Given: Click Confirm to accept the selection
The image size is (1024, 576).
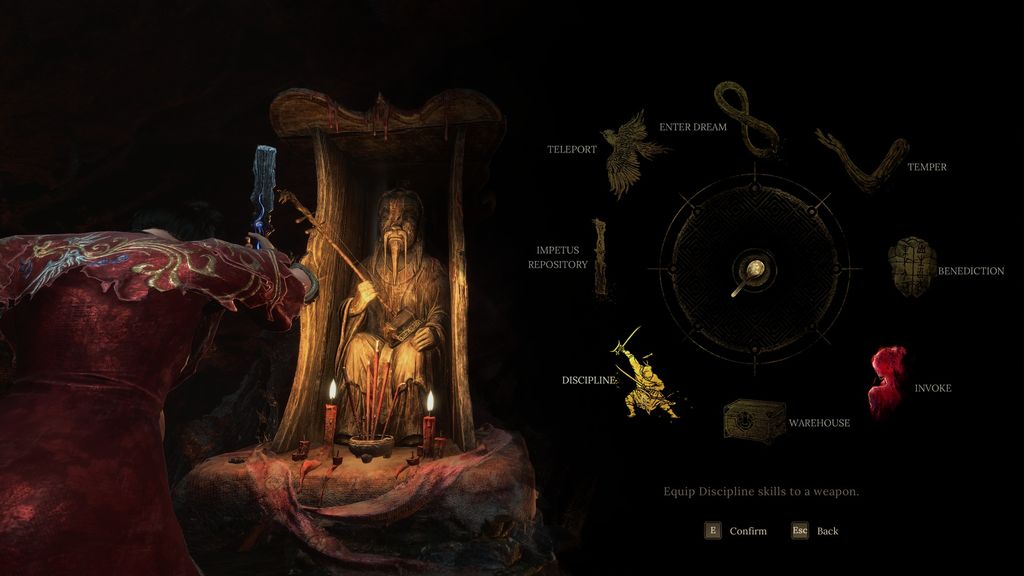Looking at the screenshot, I should [736, 531].
